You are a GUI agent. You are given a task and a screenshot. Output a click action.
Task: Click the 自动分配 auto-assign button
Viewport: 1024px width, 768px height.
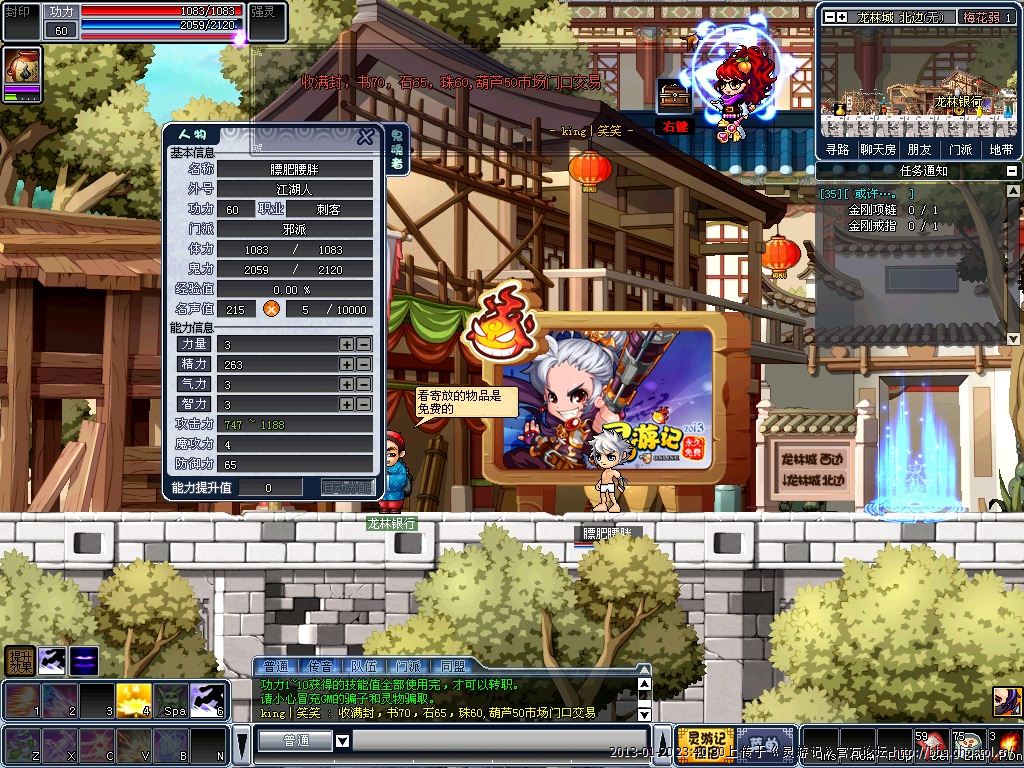pos(347,487)
